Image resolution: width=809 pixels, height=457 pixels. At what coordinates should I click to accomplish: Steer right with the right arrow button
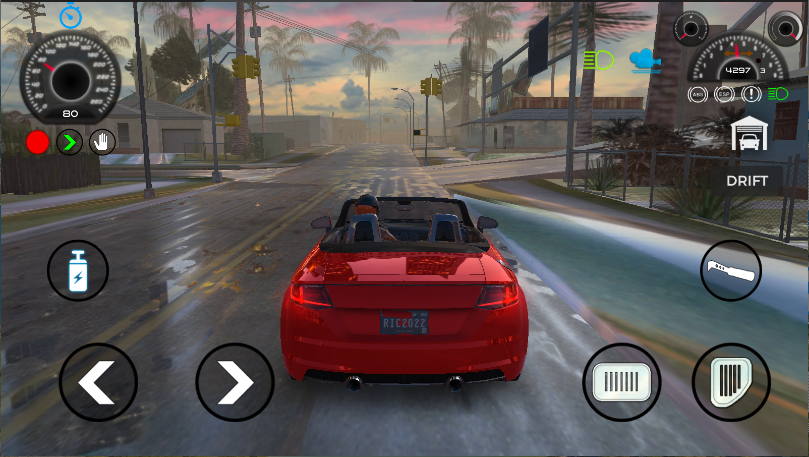234,382
